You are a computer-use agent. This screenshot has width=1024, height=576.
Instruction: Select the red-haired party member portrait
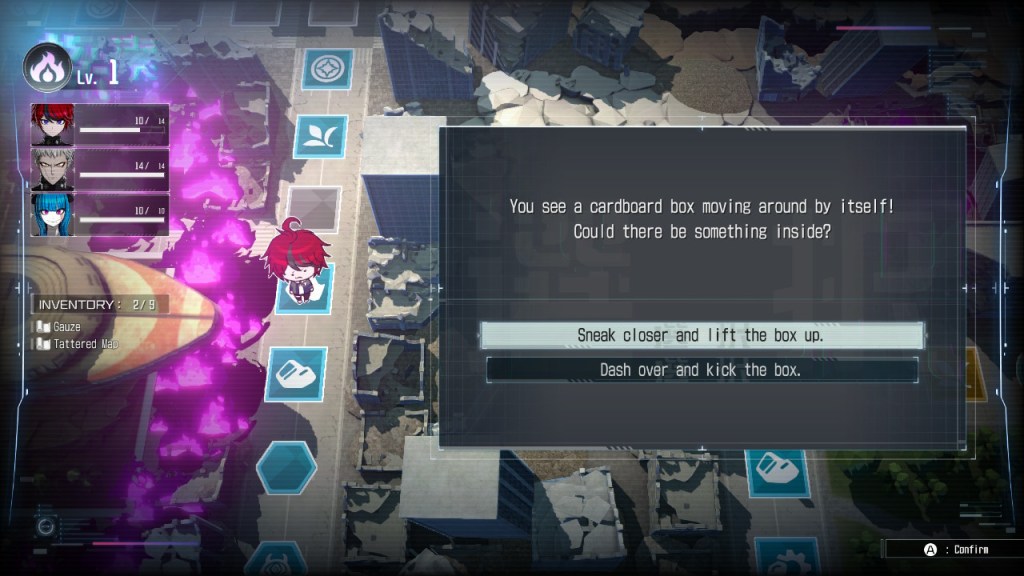[52, 125]
